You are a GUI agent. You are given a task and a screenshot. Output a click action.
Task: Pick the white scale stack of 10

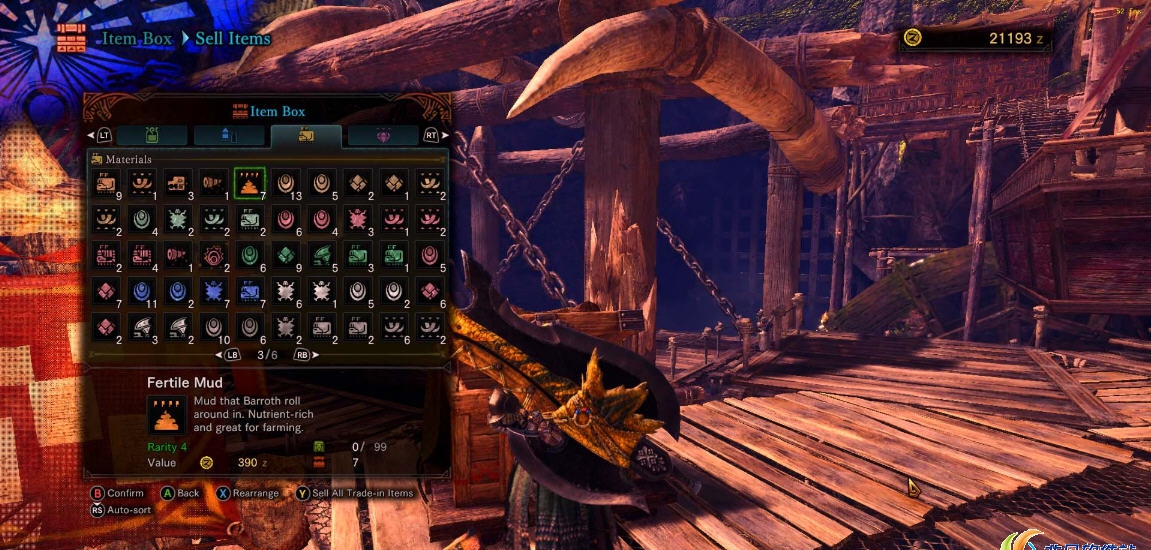click(x=213, y=328)
